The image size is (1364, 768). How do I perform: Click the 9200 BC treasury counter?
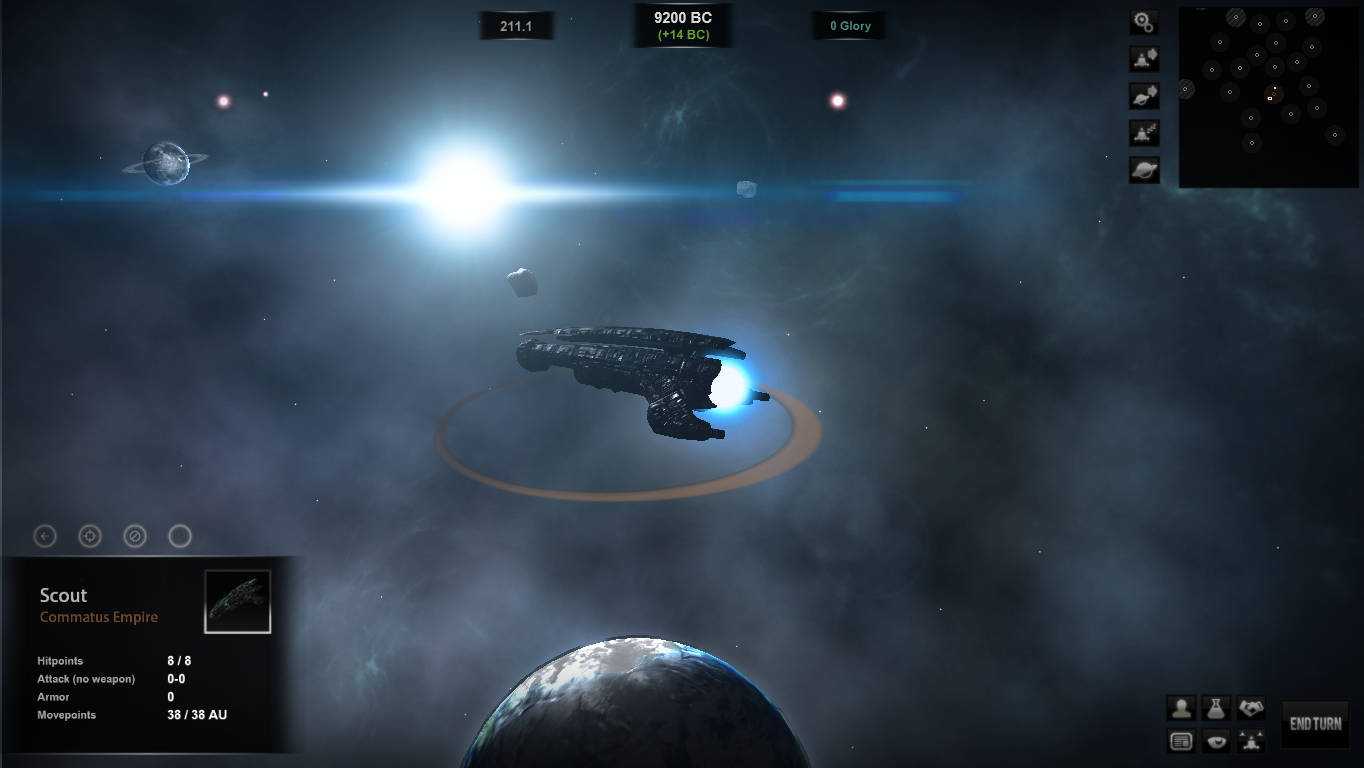click(x=683, y=24)
